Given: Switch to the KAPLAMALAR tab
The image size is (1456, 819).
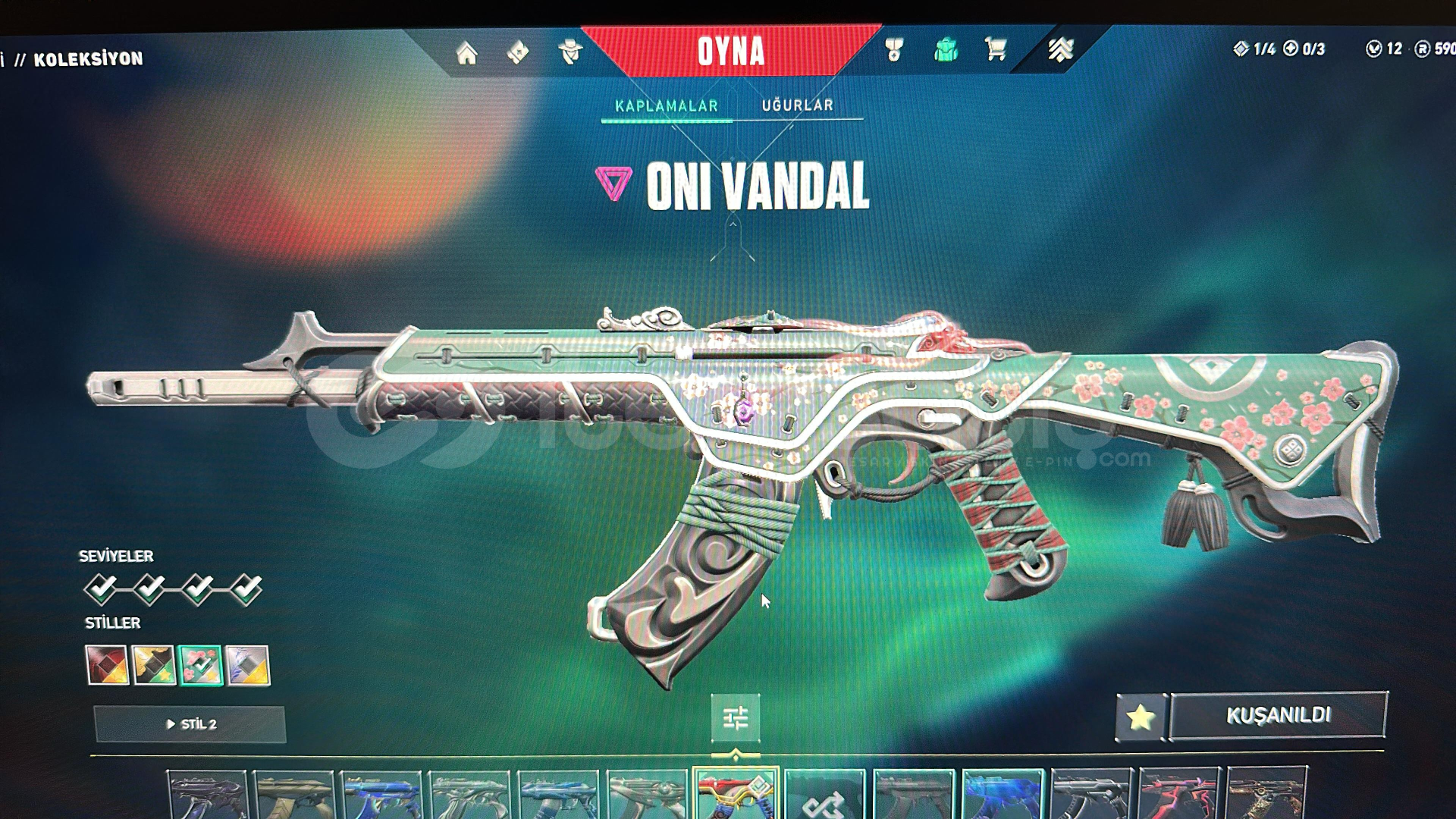Looking at the screenshot, I should pyautogui.click(x=666, y=106).
